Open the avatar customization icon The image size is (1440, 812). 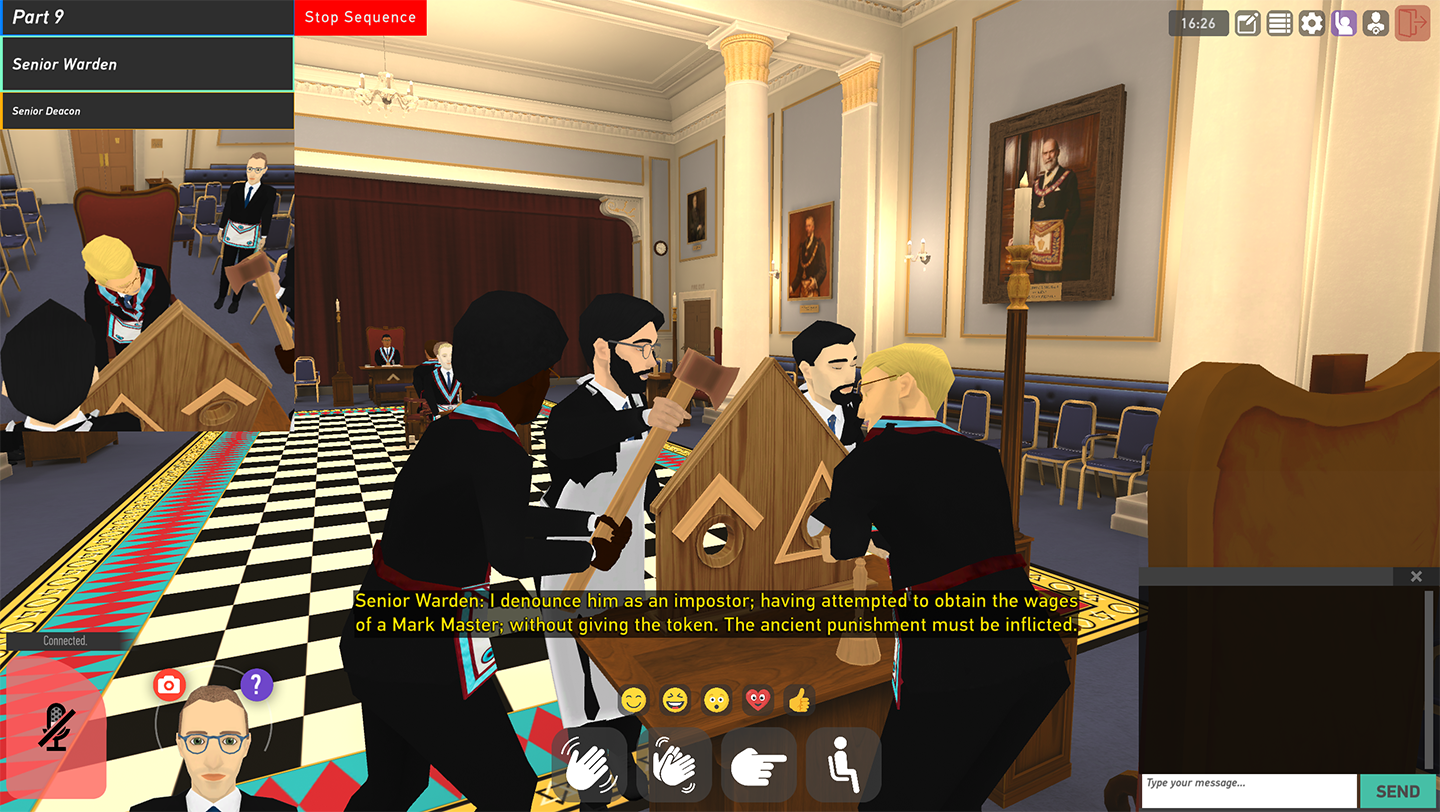point(1376,23)
